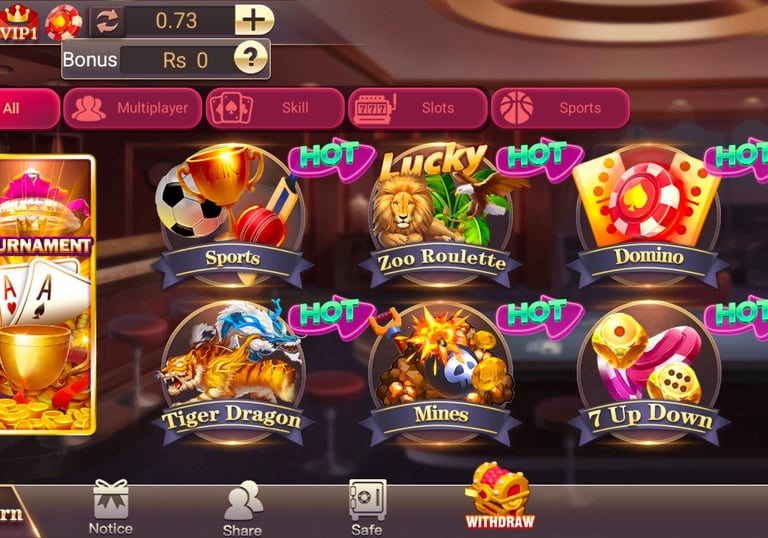
Task: Click the refresh balance arrows icon
Action: (x=106, y=20)
